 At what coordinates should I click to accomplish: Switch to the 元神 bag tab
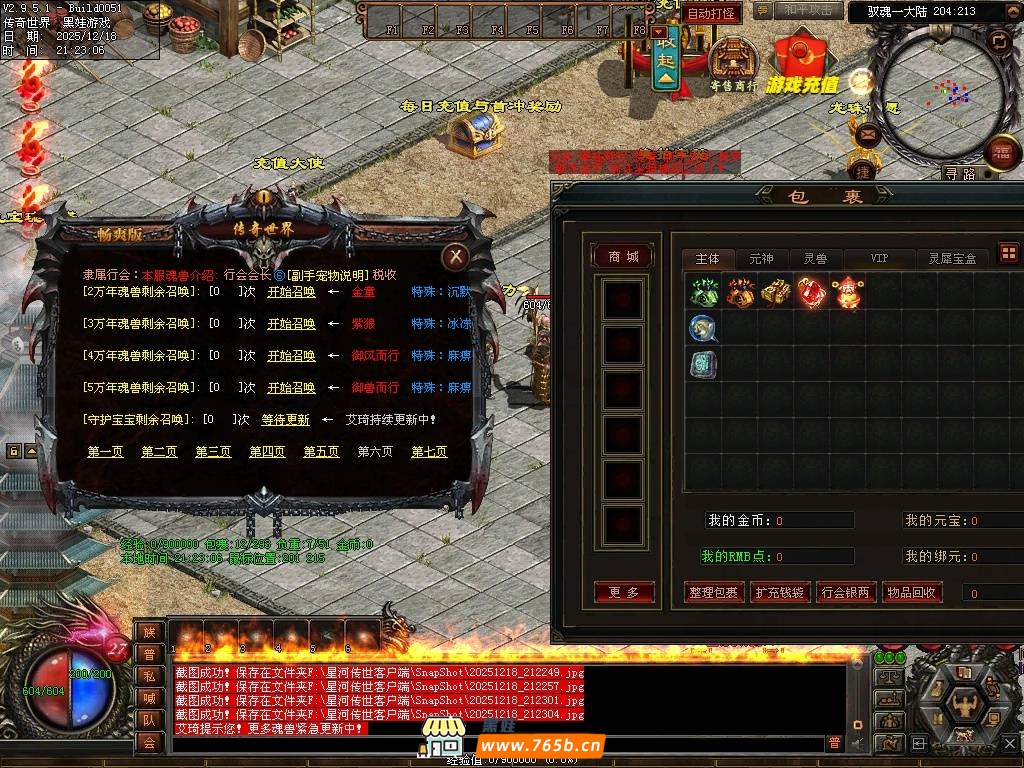(x=761, y=259)
